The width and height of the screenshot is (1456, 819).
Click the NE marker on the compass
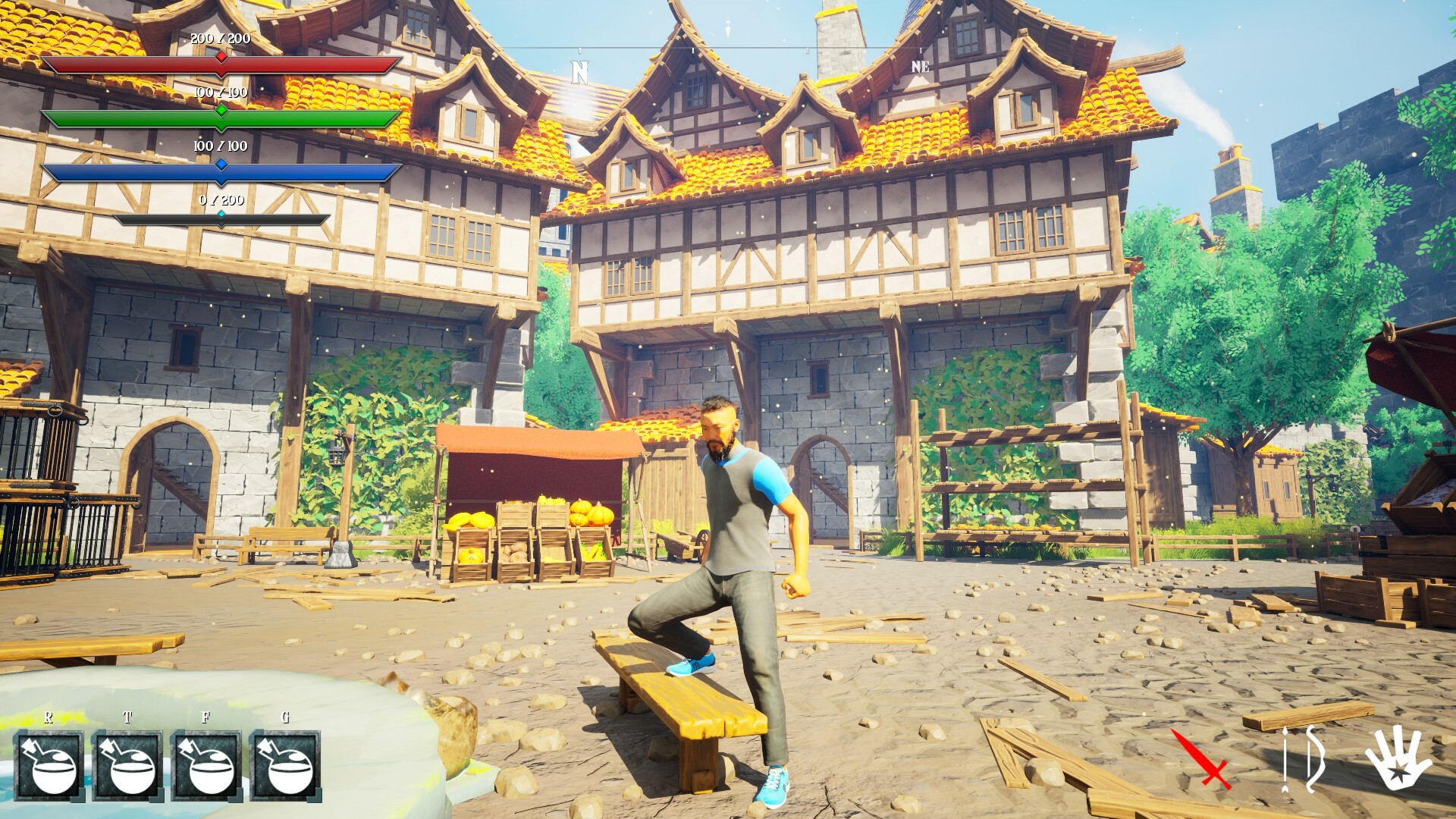(x=920, y=67)
